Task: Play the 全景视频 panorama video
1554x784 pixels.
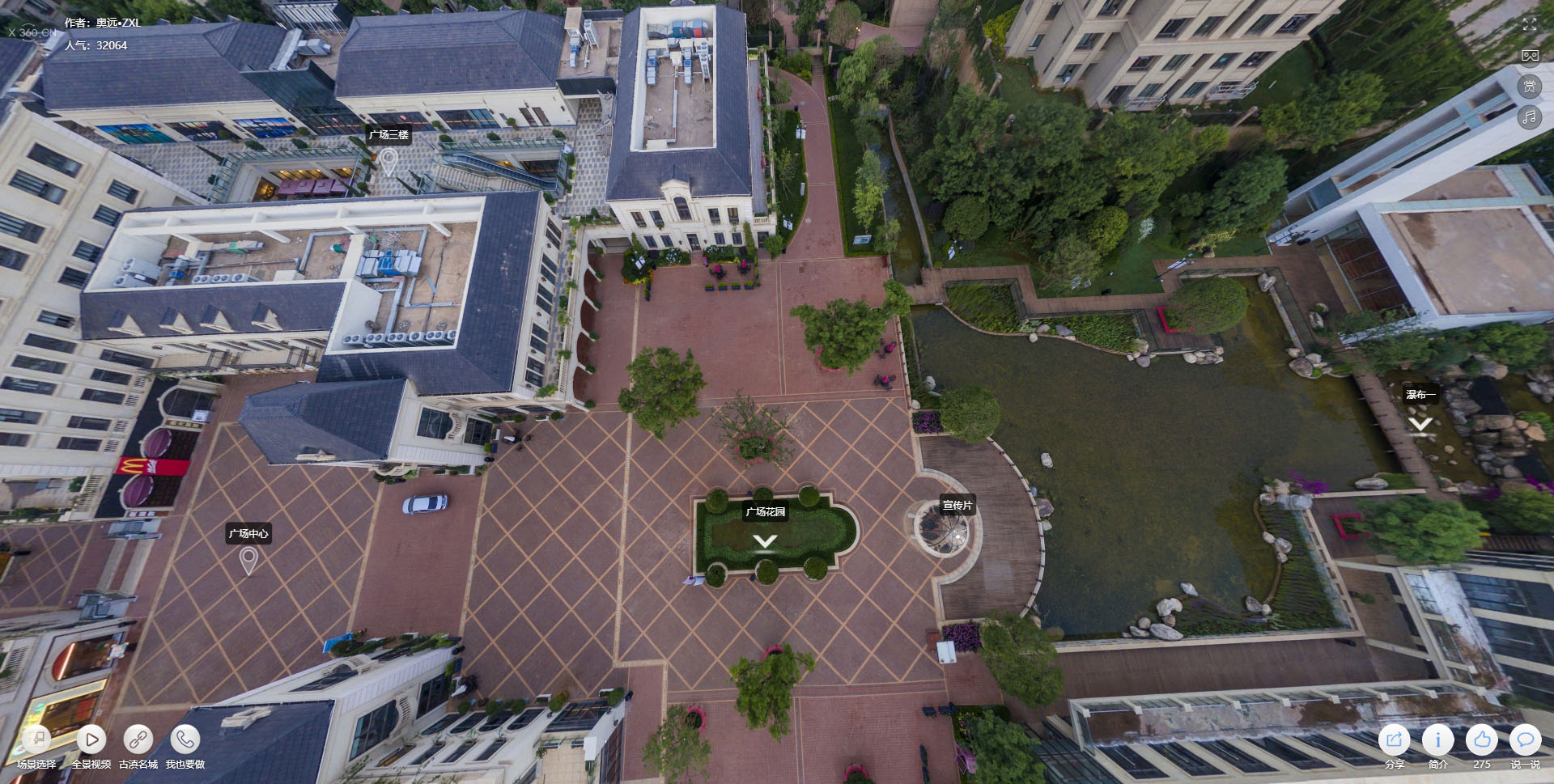Action: pyautogui.click(x=91, y=740)
